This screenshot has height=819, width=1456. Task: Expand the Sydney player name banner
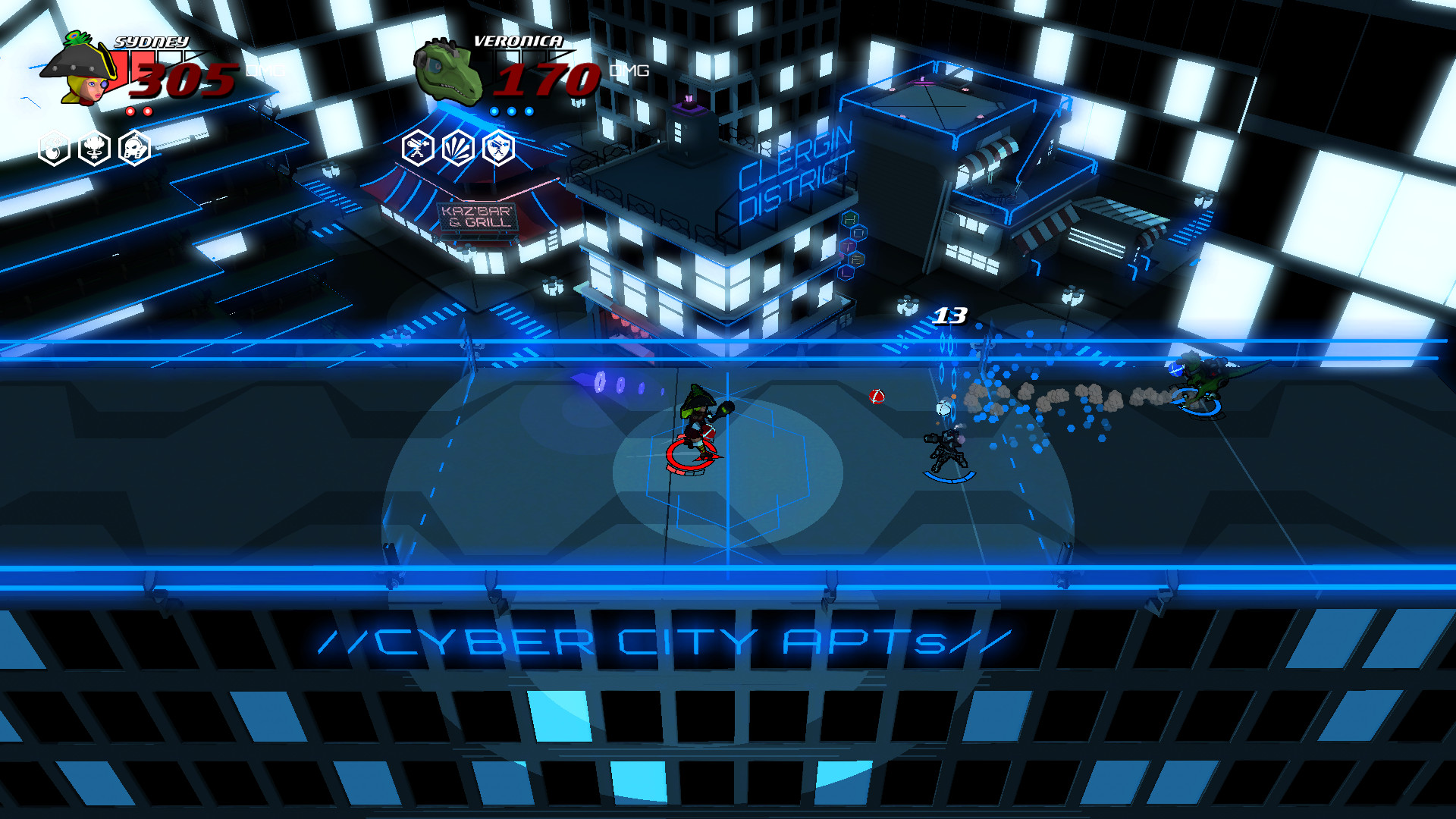point(152,43)
